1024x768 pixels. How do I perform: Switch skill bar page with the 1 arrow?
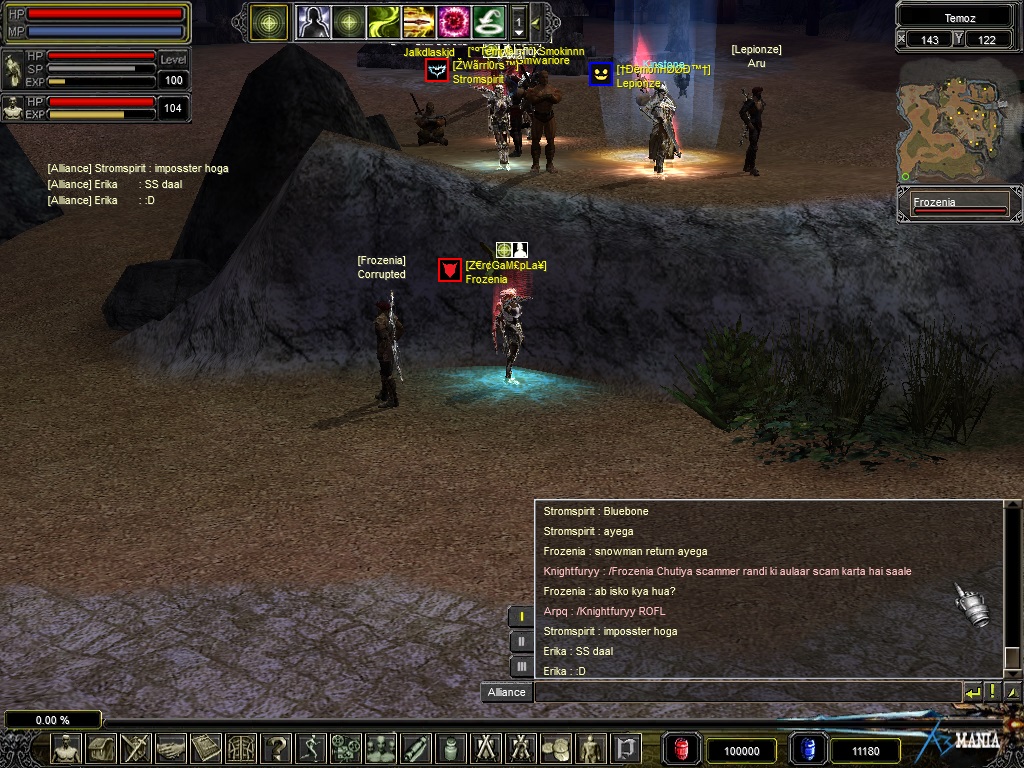[x=518, y=21]
